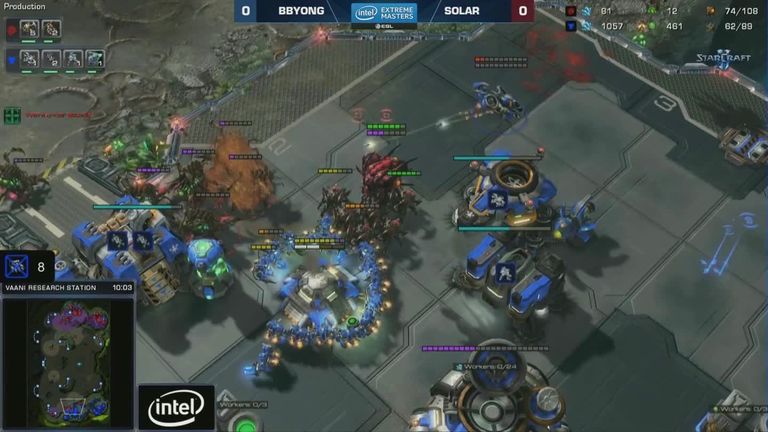Select the blue player's last production icon
Image resolution: width=768 pixels, height=432 pixels.
click(x=95, y=58)
